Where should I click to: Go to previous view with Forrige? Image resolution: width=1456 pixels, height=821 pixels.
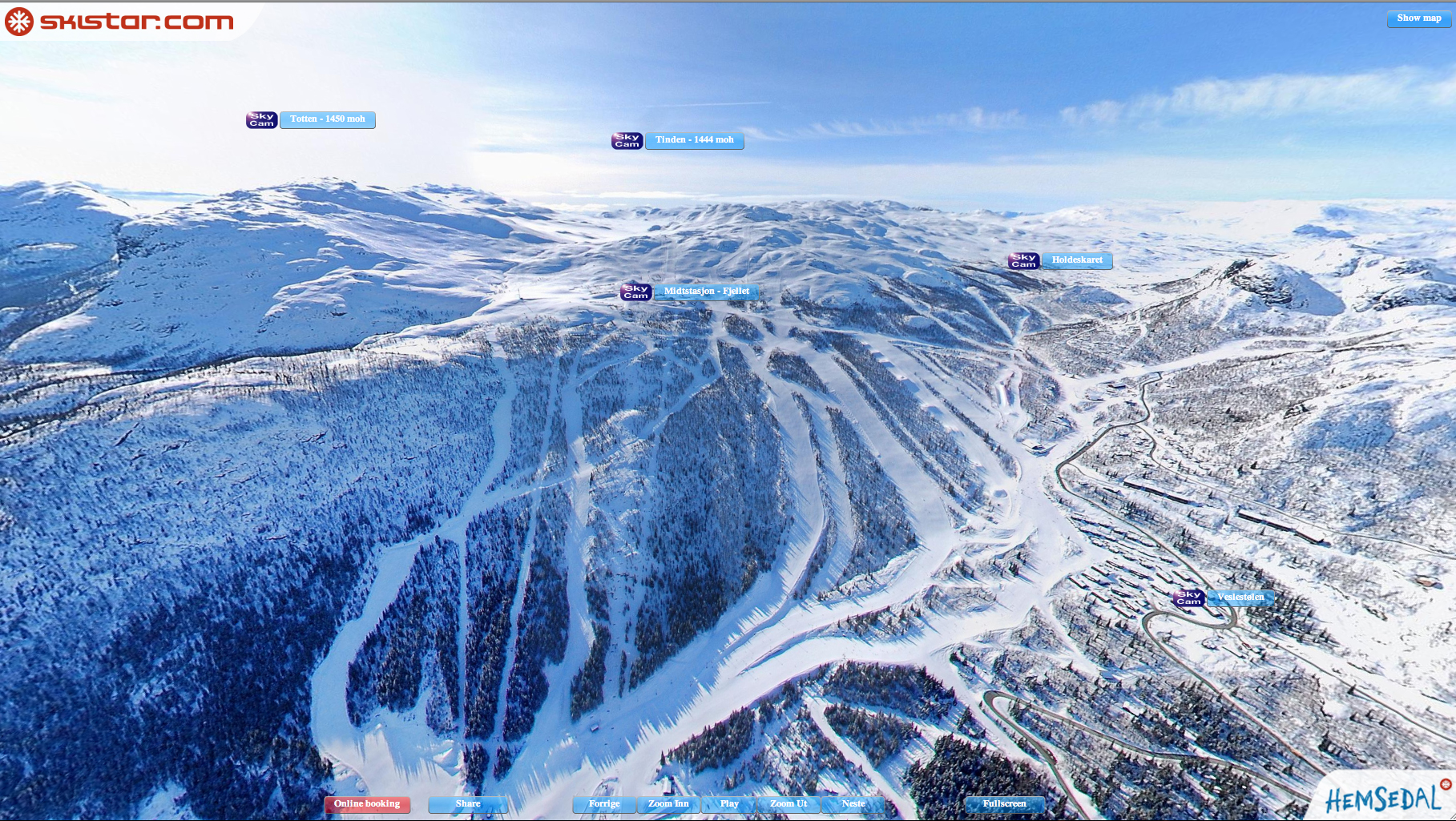click(x=604, y=804)
